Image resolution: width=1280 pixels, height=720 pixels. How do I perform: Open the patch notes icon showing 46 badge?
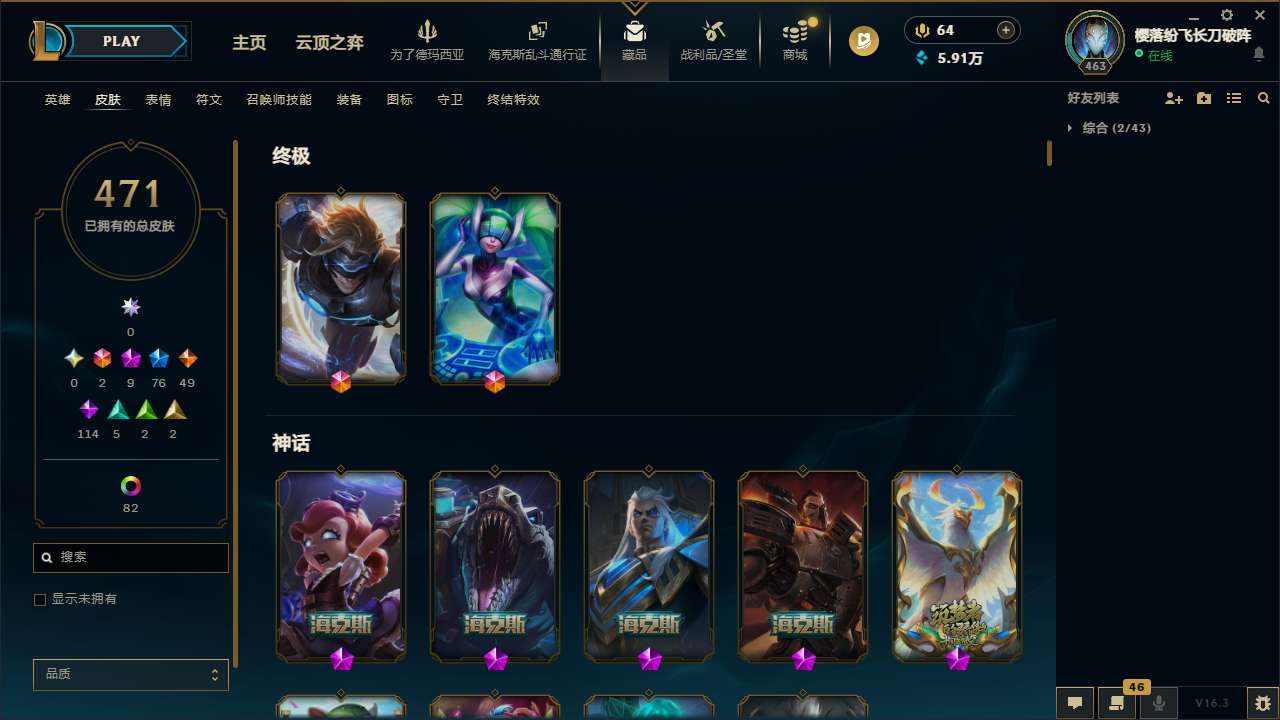tap(1117, 703)
